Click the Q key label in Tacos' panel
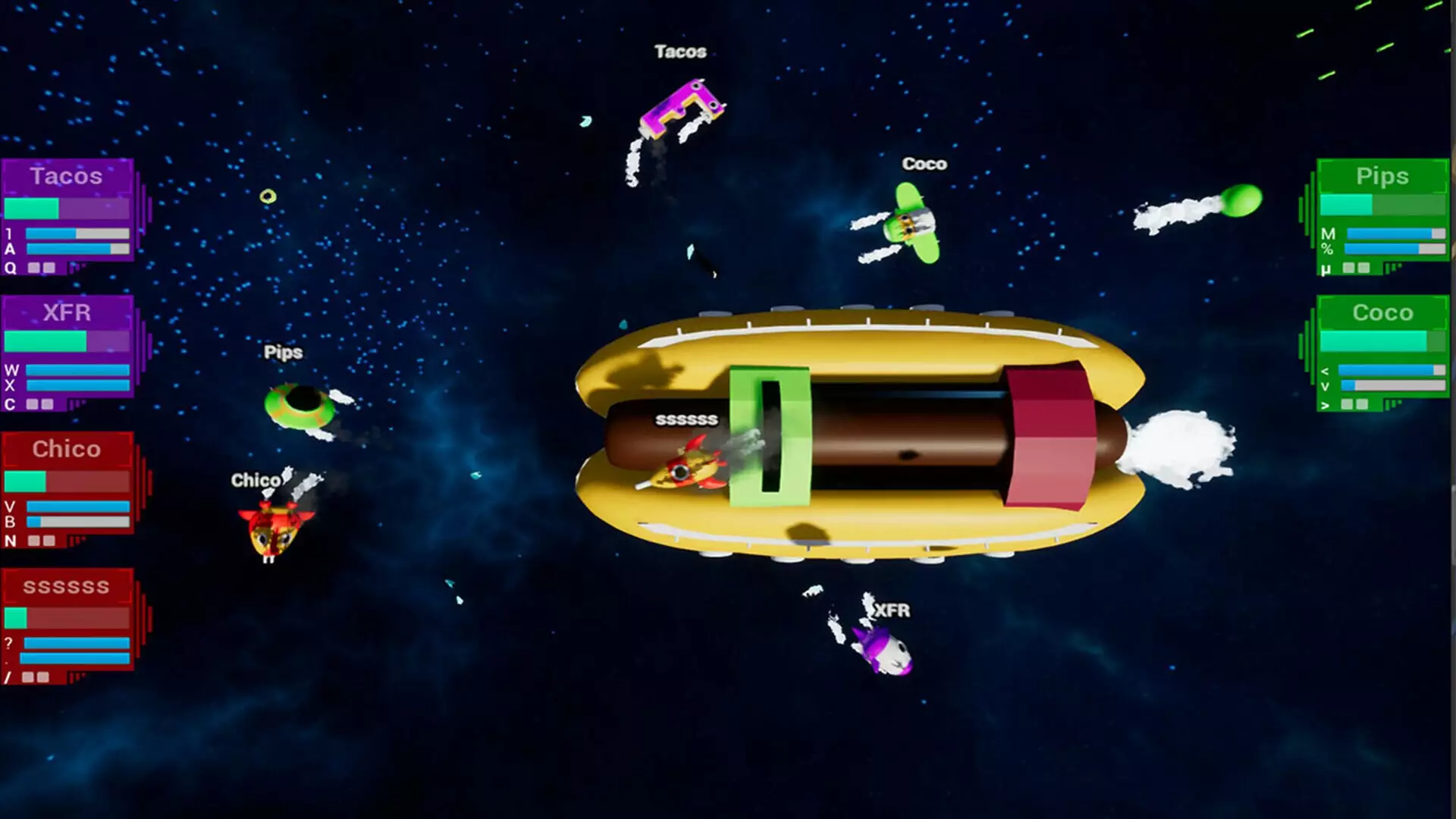 [x=11, y=267]
